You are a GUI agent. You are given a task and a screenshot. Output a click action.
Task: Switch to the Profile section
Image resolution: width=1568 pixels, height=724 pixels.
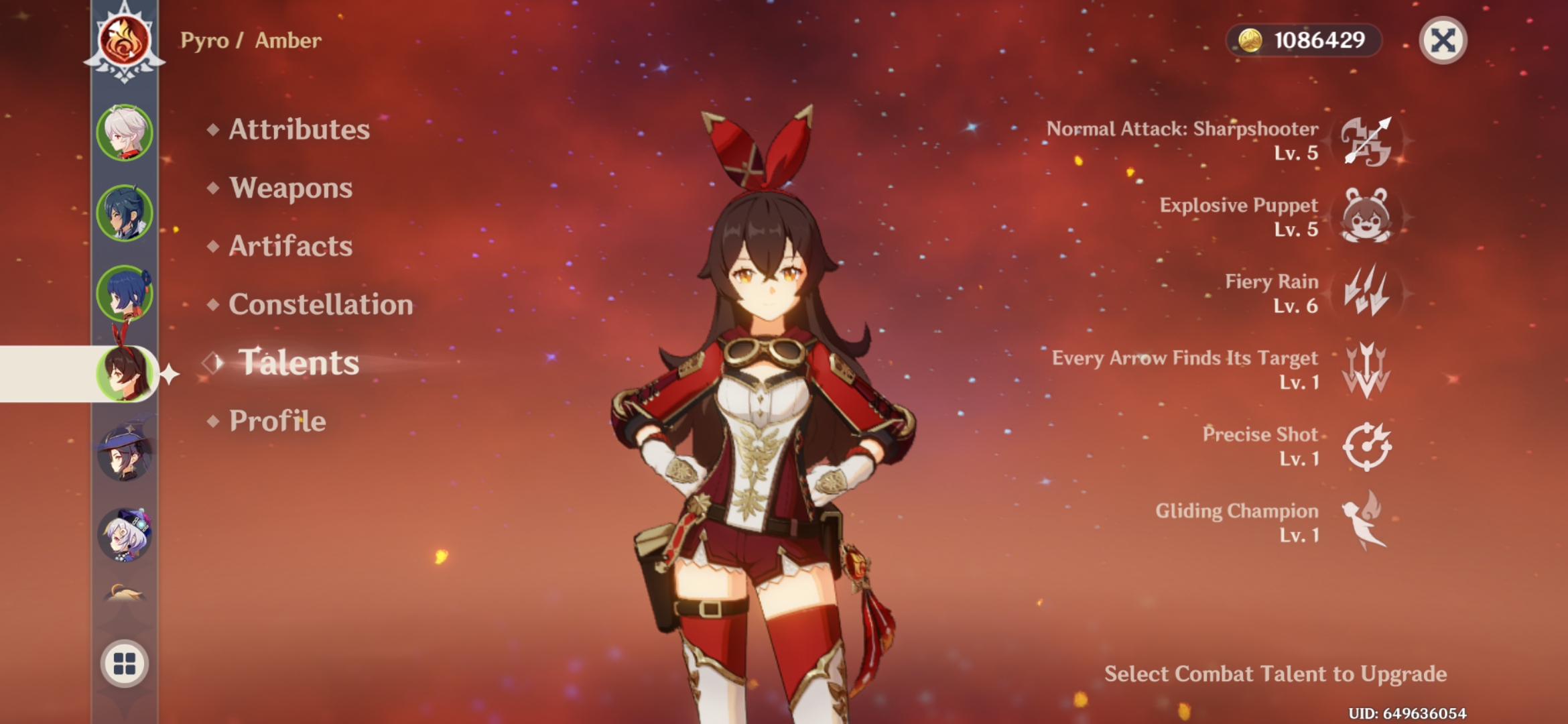[x=277, y=421]
